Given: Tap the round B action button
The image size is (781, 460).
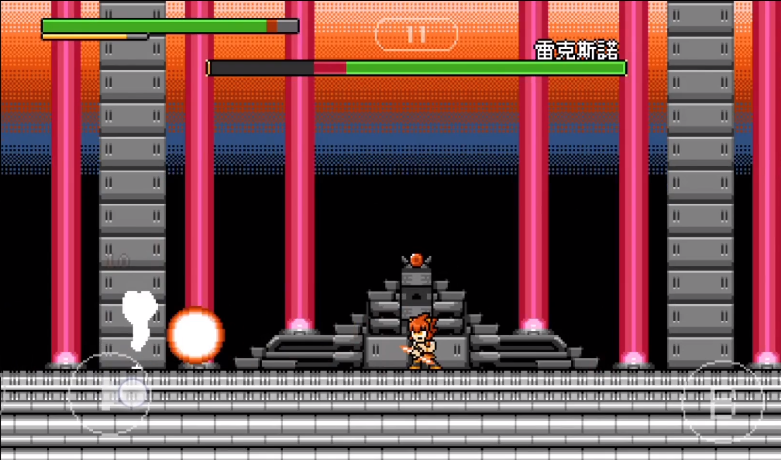Looking at the screenshot, I should tap(722, 402).
